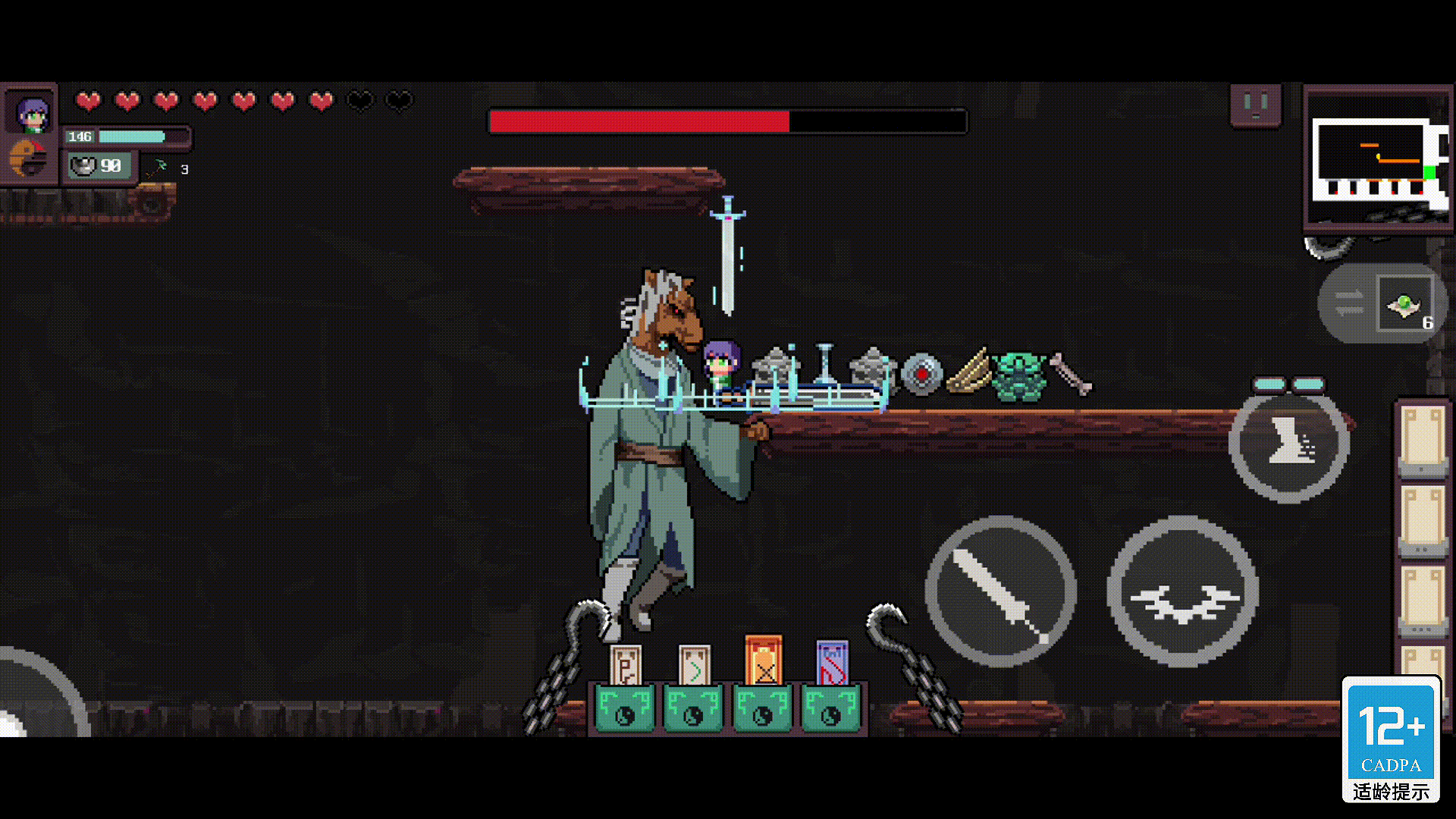The width and height of the screenshot is (1456, 819).
Task: Open the purple-haired character portrait
Action: click(31, 112)
